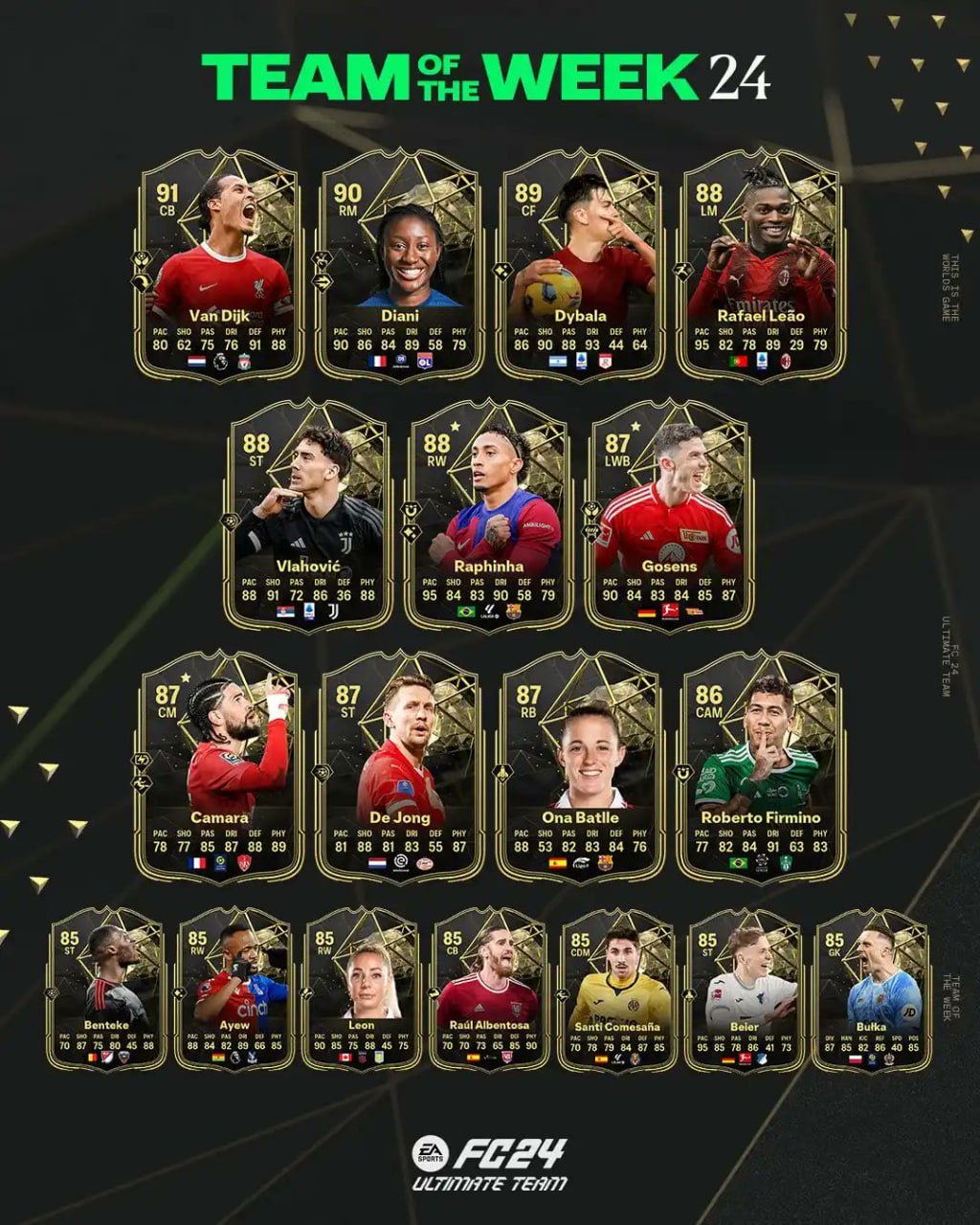Choose the Gosens 87 LWB card
Screen dimensions: 980x1225
tap(668, 515)
